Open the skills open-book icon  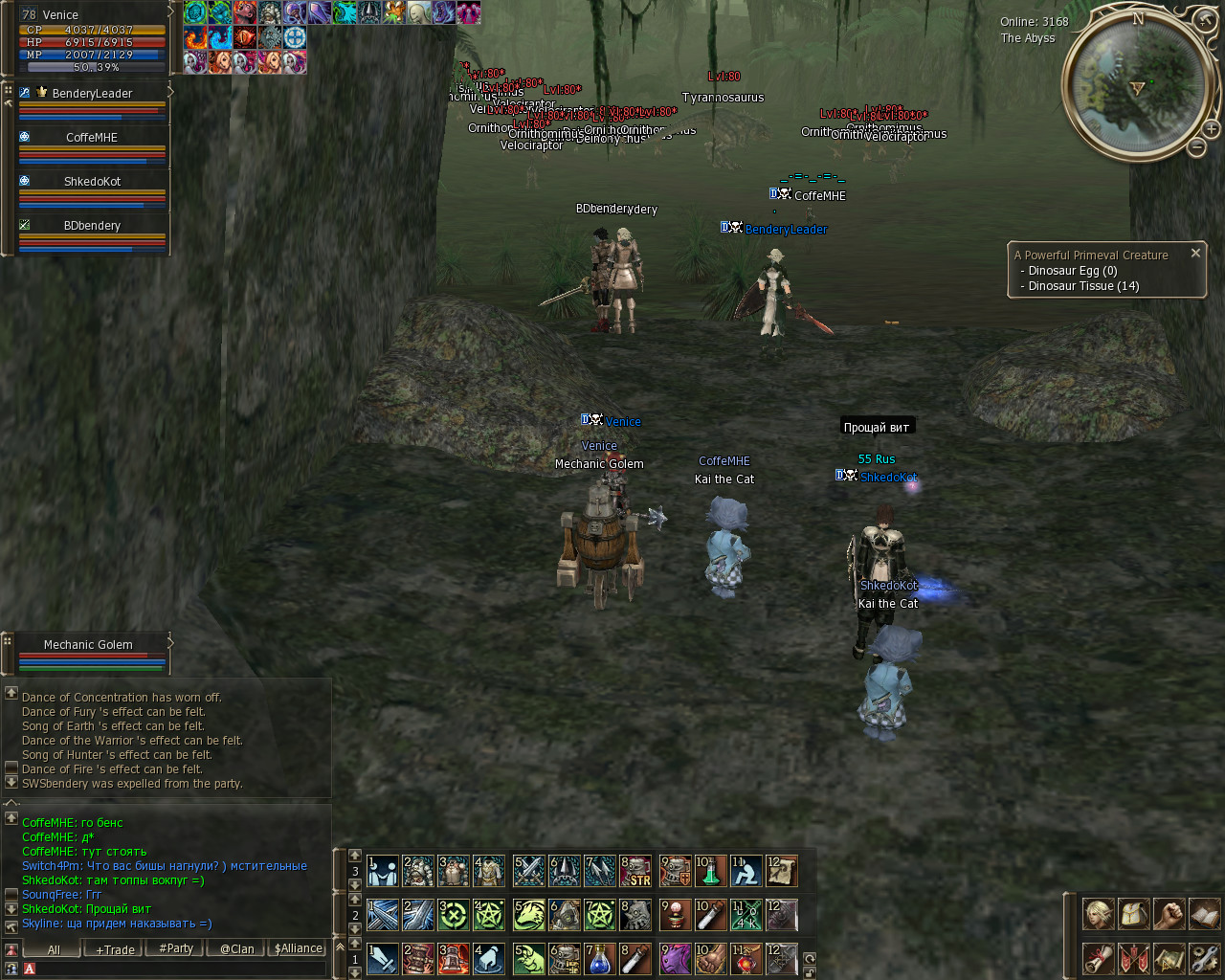1204,914
